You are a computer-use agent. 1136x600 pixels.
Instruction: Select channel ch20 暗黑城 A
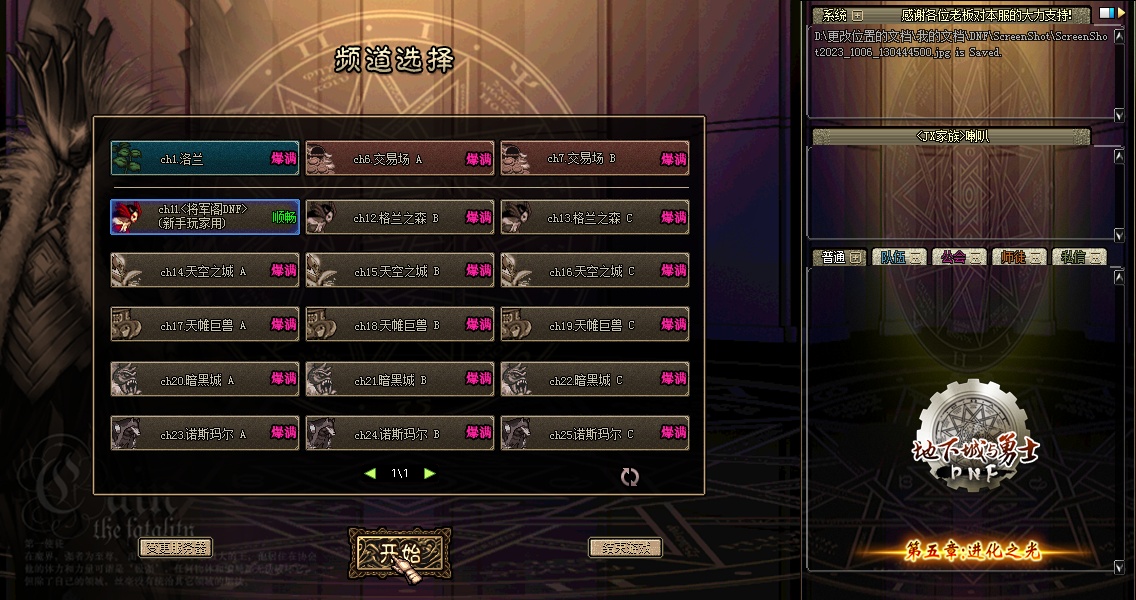tap(204, 380)
